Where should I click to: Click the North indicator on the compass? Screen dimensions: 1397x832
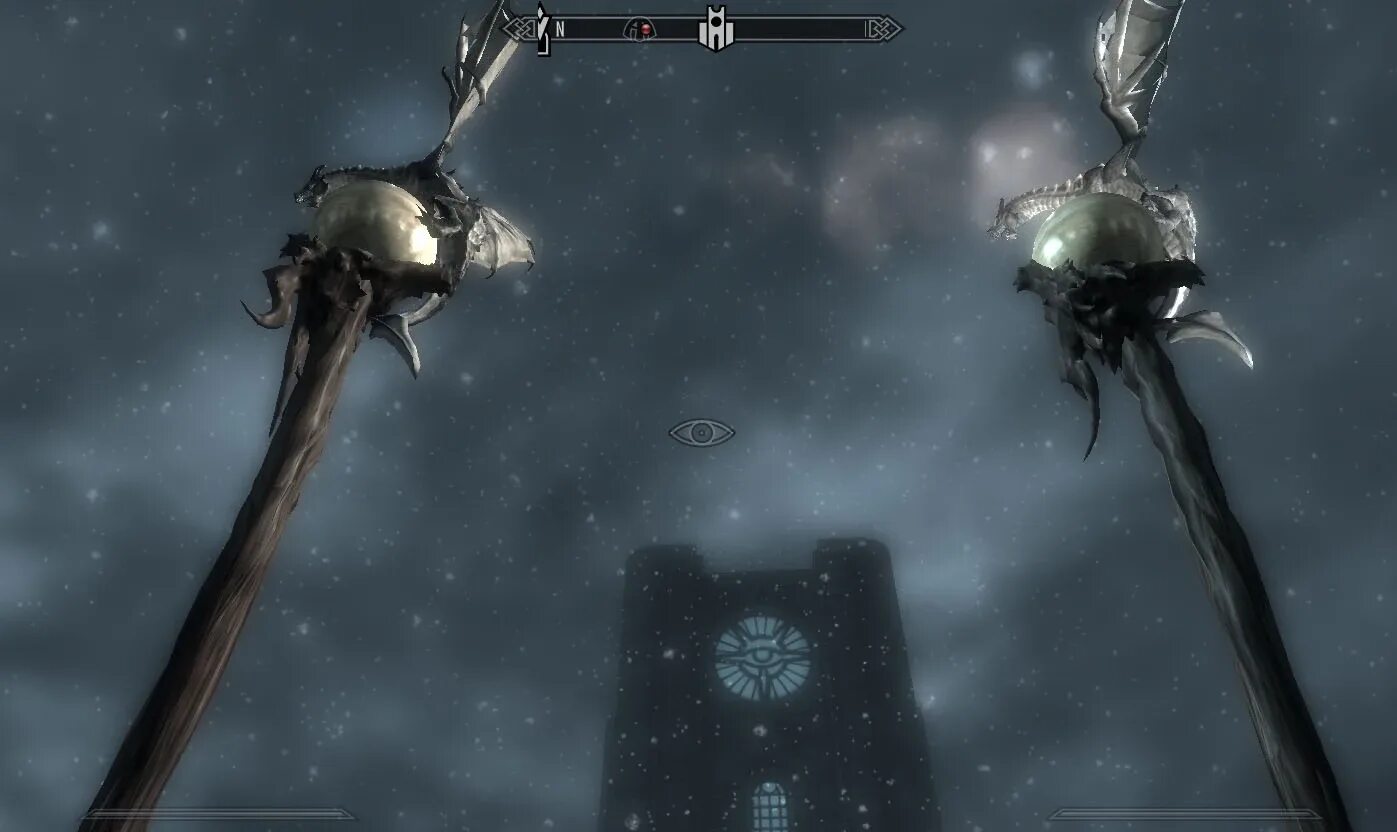point(560,30)
